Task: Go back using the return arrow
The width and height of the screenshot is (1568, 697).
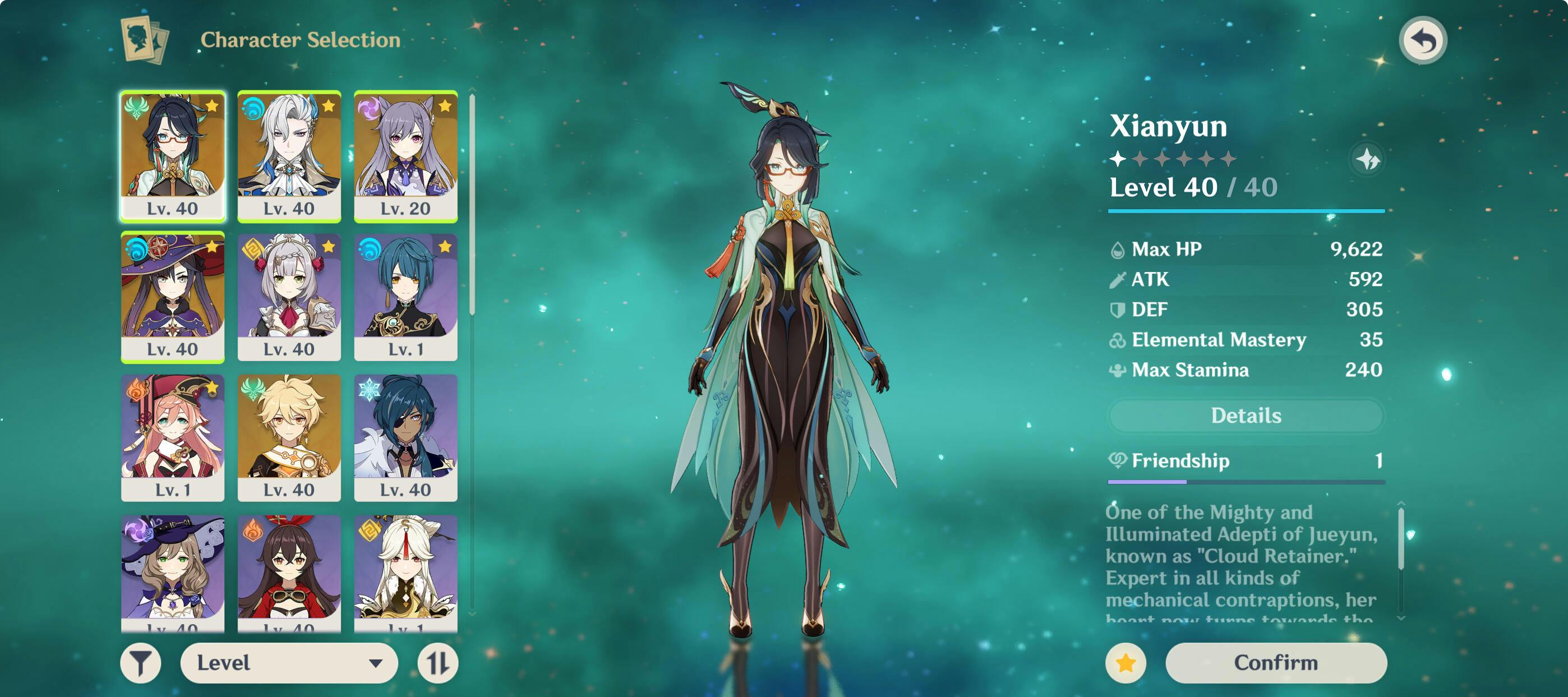Action: pos(1422,41)
